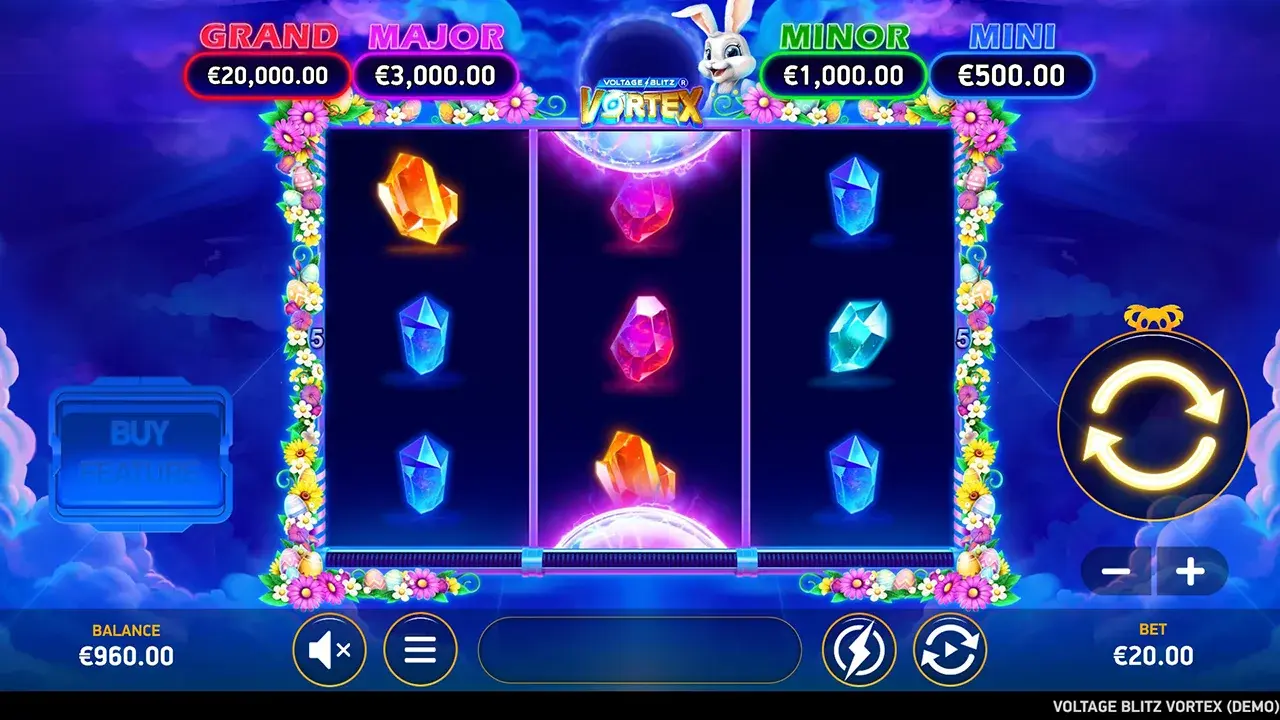The width and height of the screenshot is (1280, 720).
Task: Unmute the game sound speaker toggle
Action: (330, 648)
